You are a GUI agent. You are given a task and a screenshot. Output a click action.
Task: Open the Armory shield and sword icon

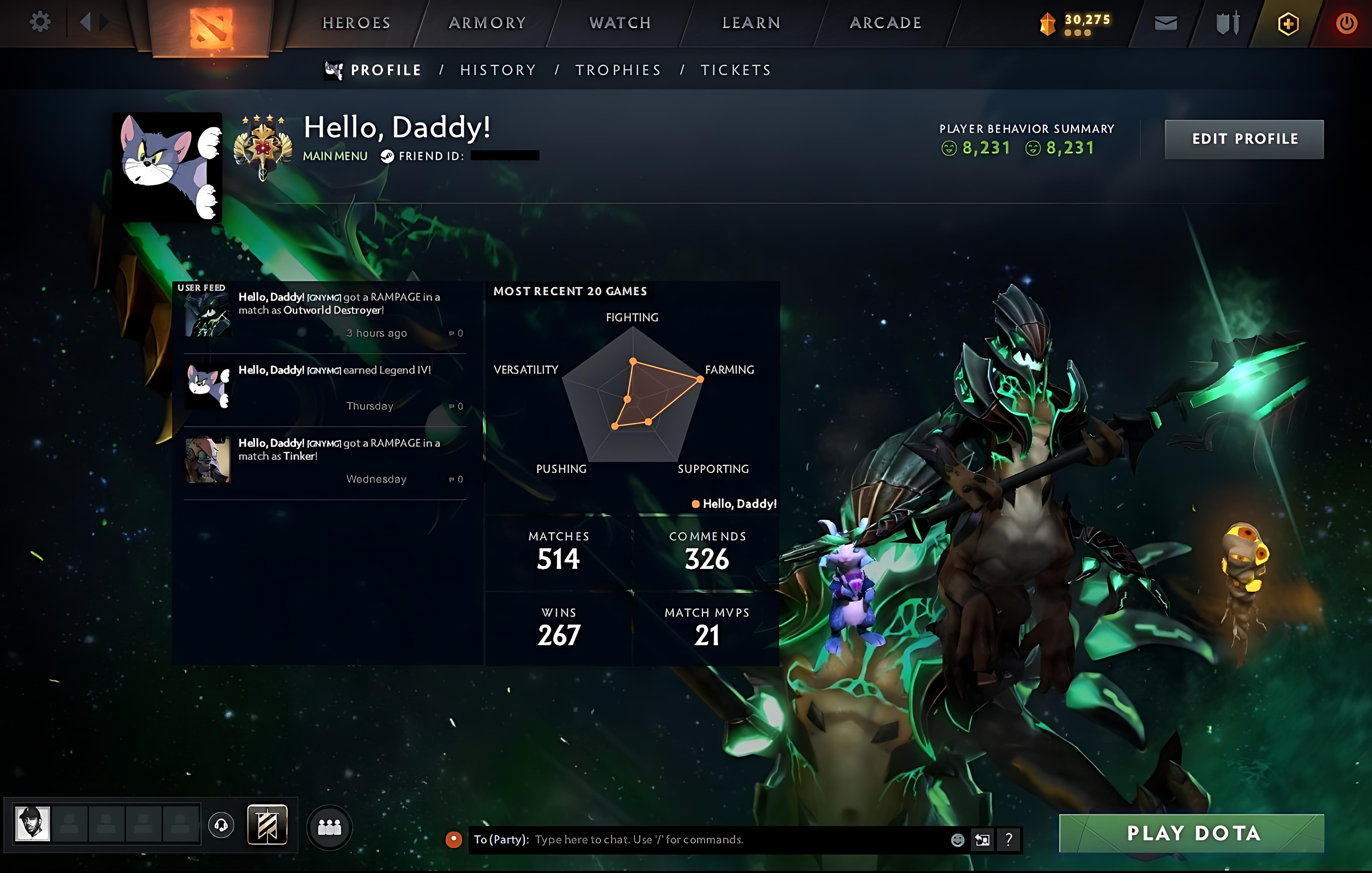pyautogui.click(x=1228, y=23)
